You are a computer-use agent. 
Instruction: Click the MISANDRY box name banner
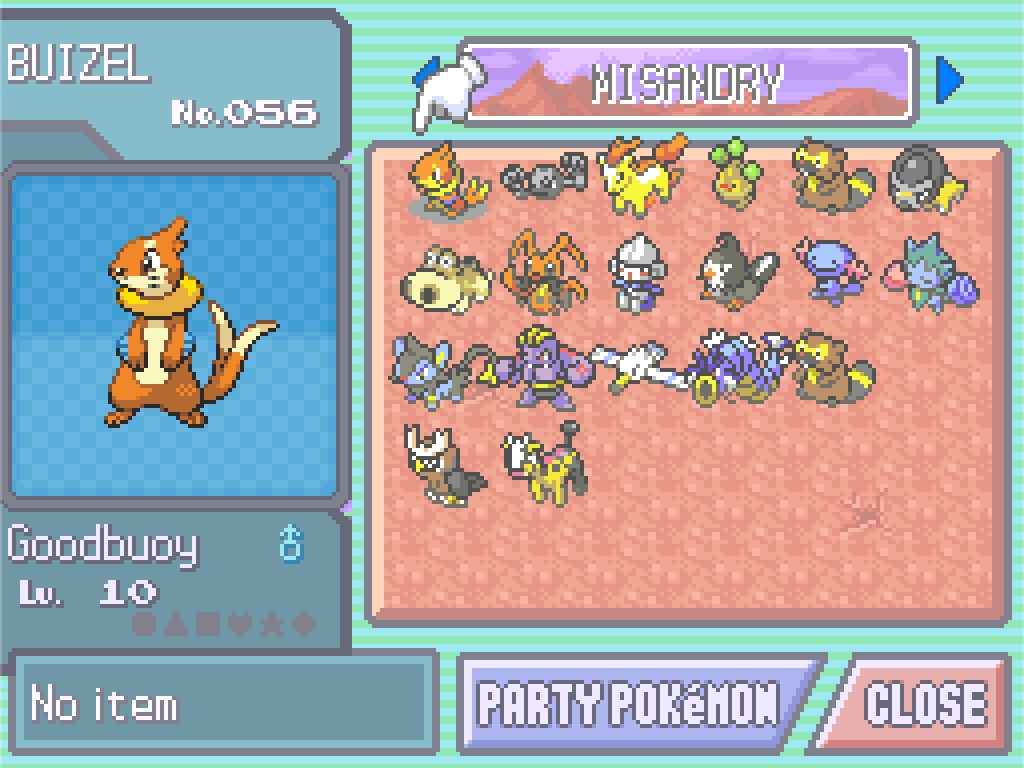point(688,83)
